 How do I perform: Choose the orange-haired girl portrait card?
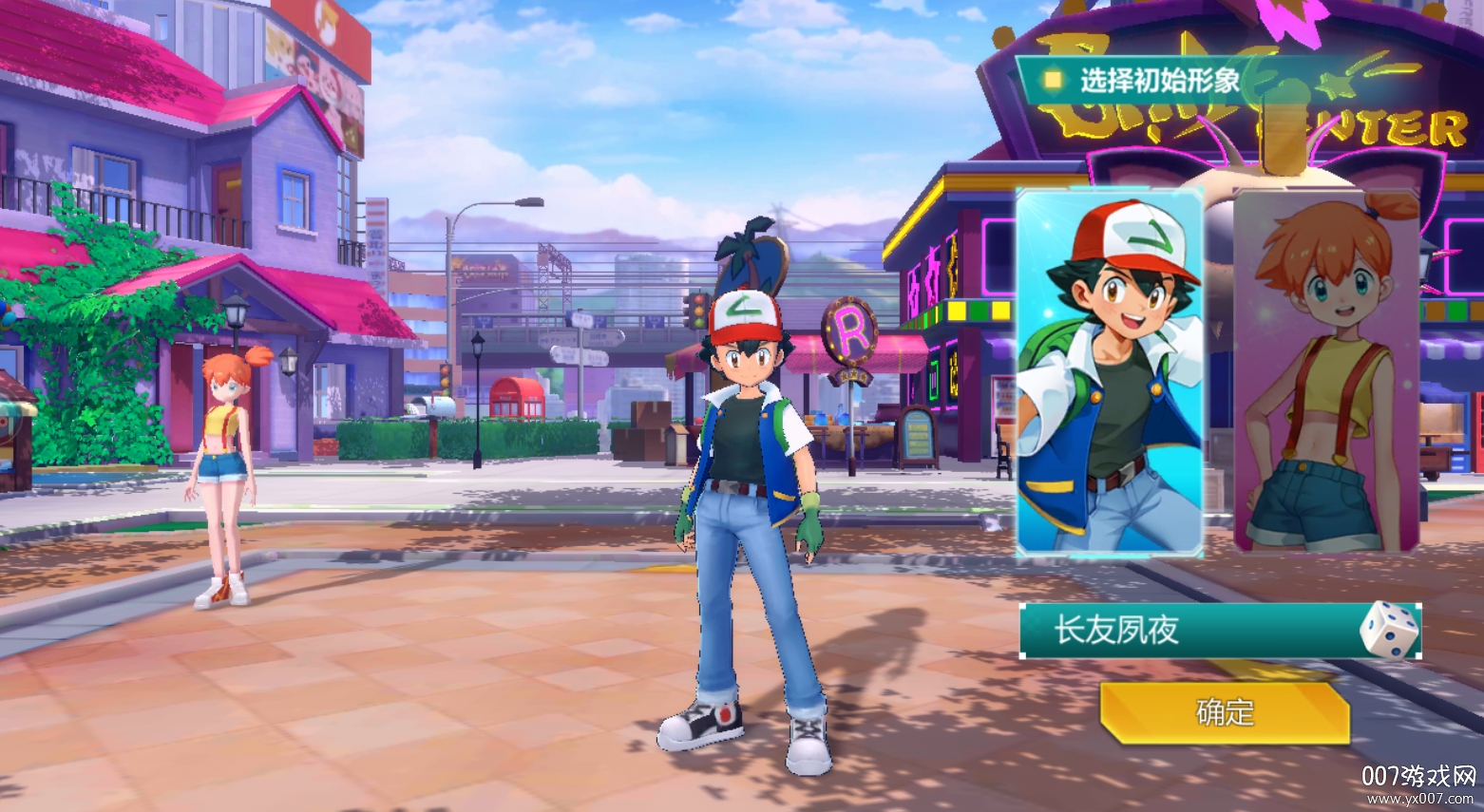coord(1326,372)
